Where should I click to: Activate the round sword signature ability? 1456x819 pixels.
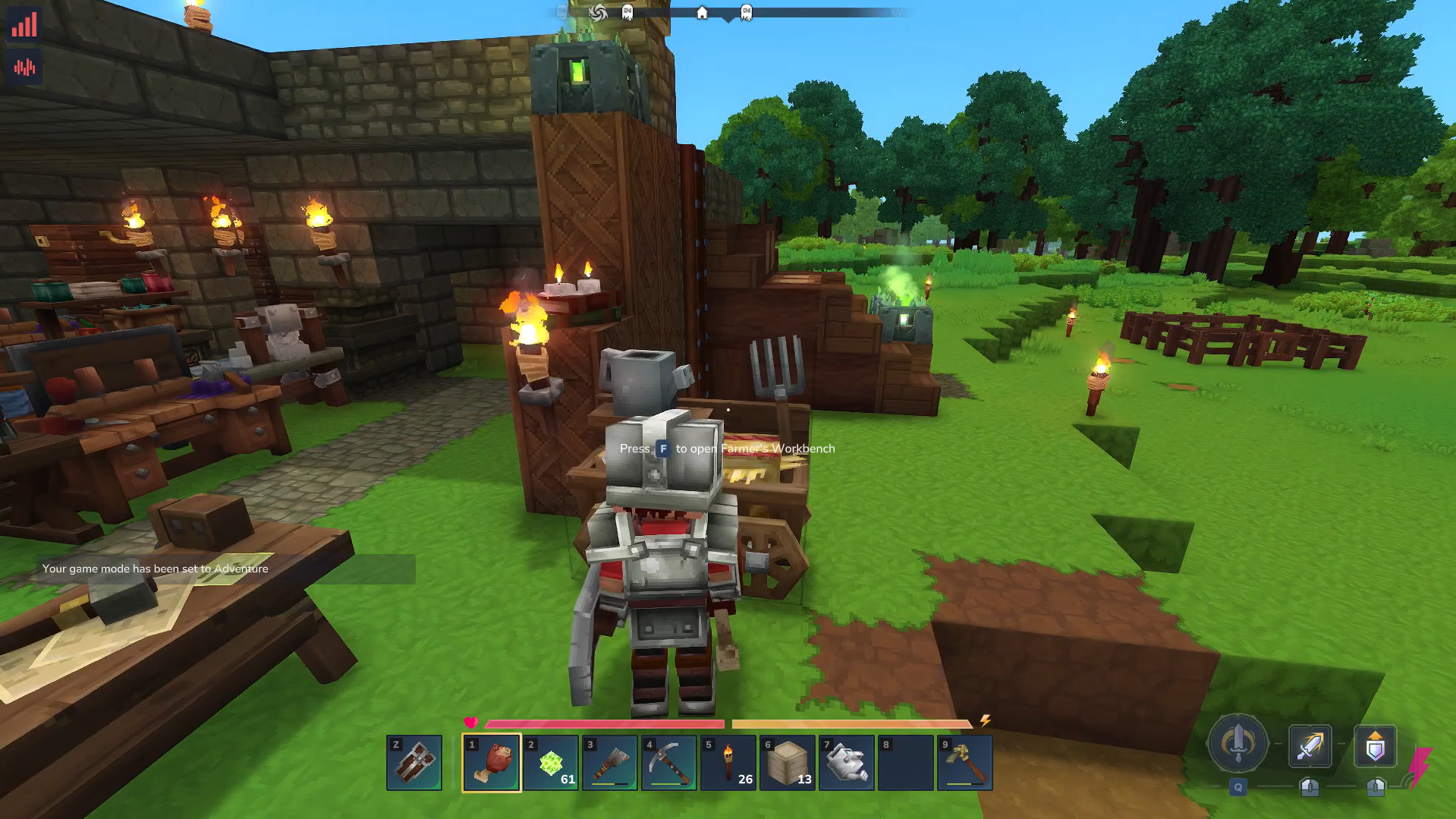[1237, 744]
